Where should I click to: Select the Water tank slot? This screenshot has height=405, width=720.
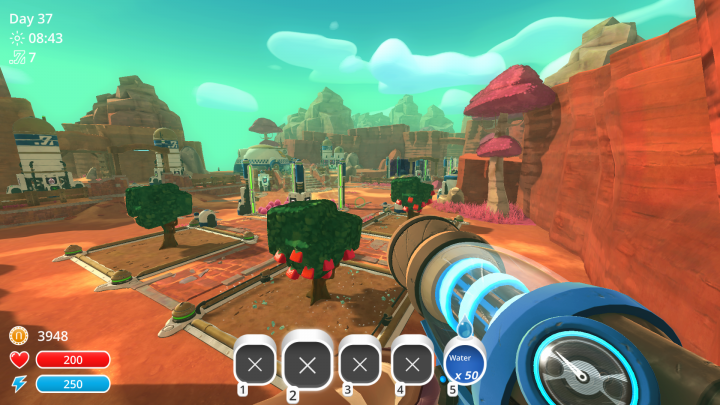click(465, 362)
